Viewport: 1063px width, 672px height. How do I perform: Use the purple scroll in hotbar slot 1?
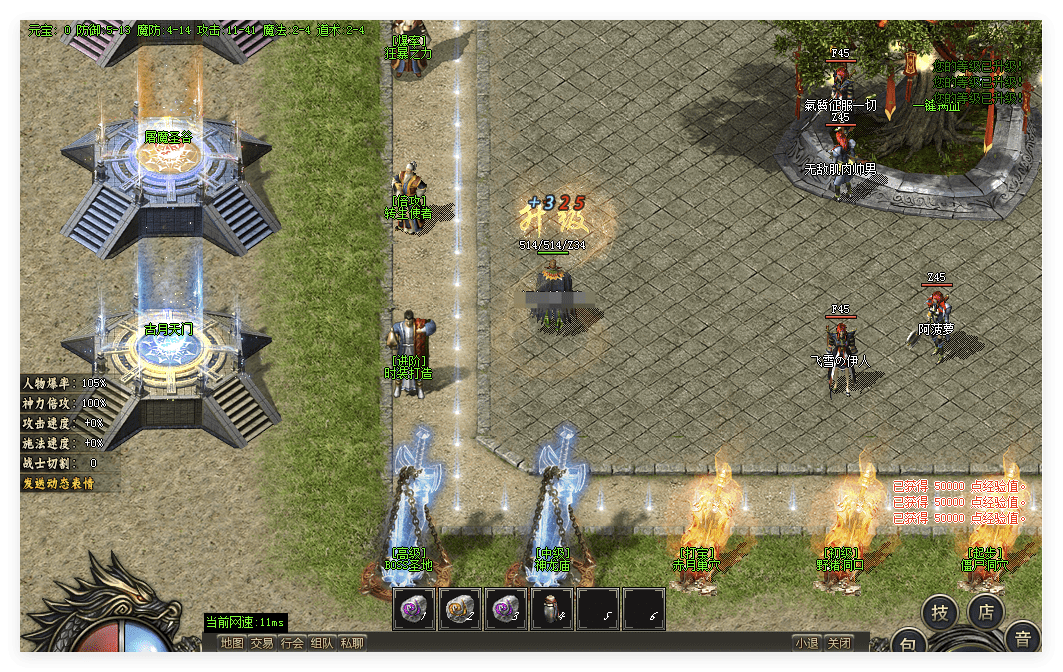coord(414,608)
